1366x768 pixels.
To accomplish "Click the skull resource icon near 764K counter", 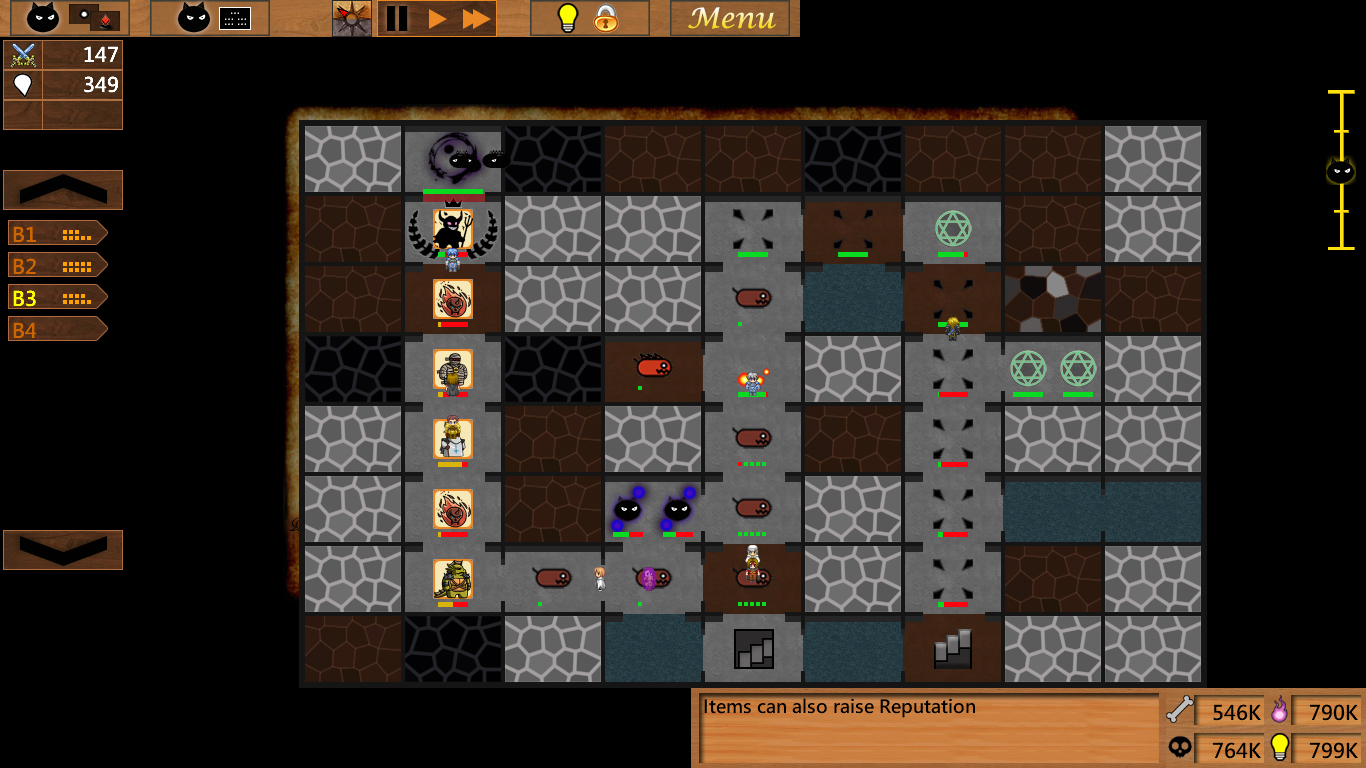I will (x=1180, y=748).
